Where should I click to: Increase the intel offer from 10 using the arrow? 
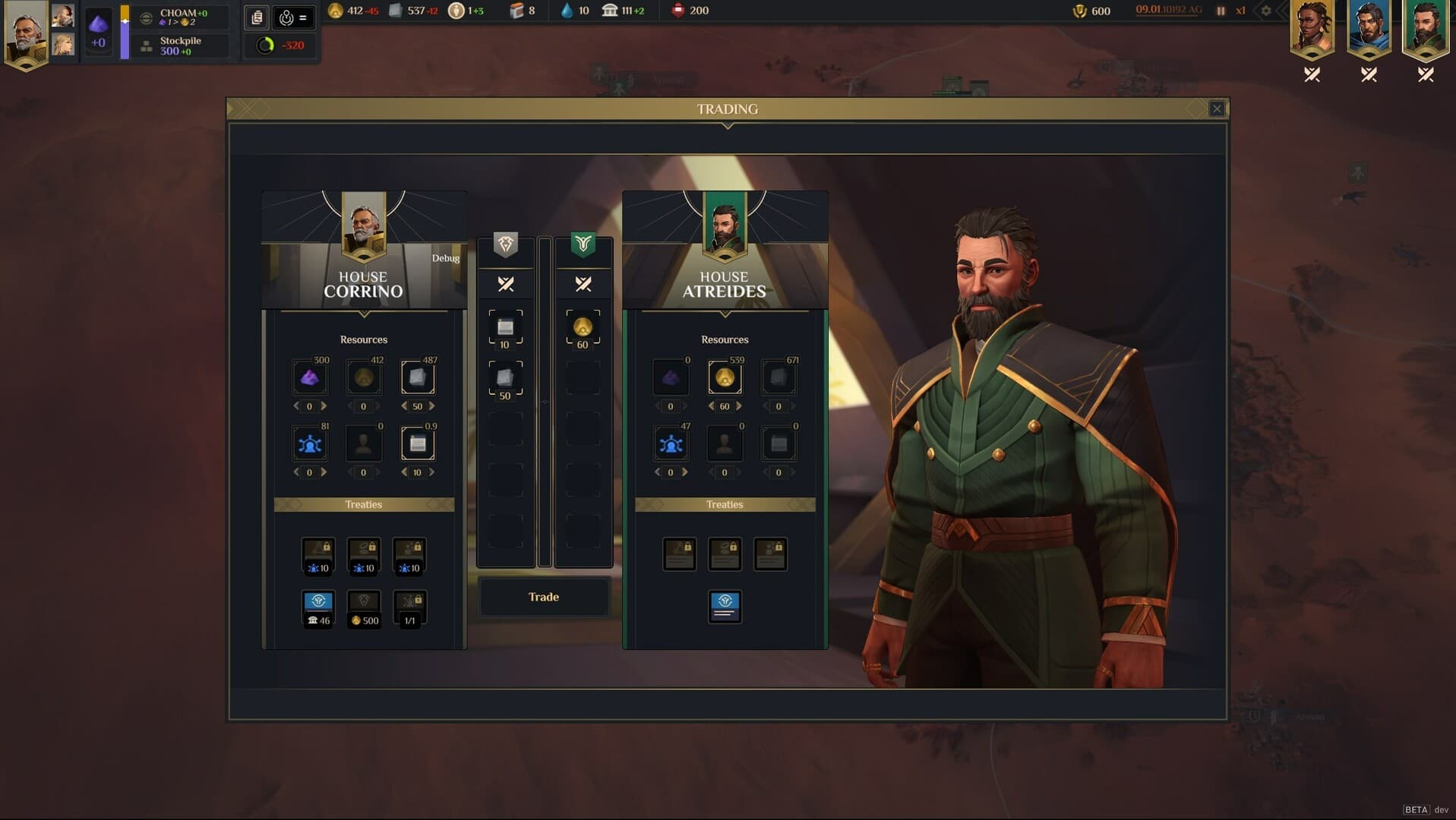coord(431,471)
